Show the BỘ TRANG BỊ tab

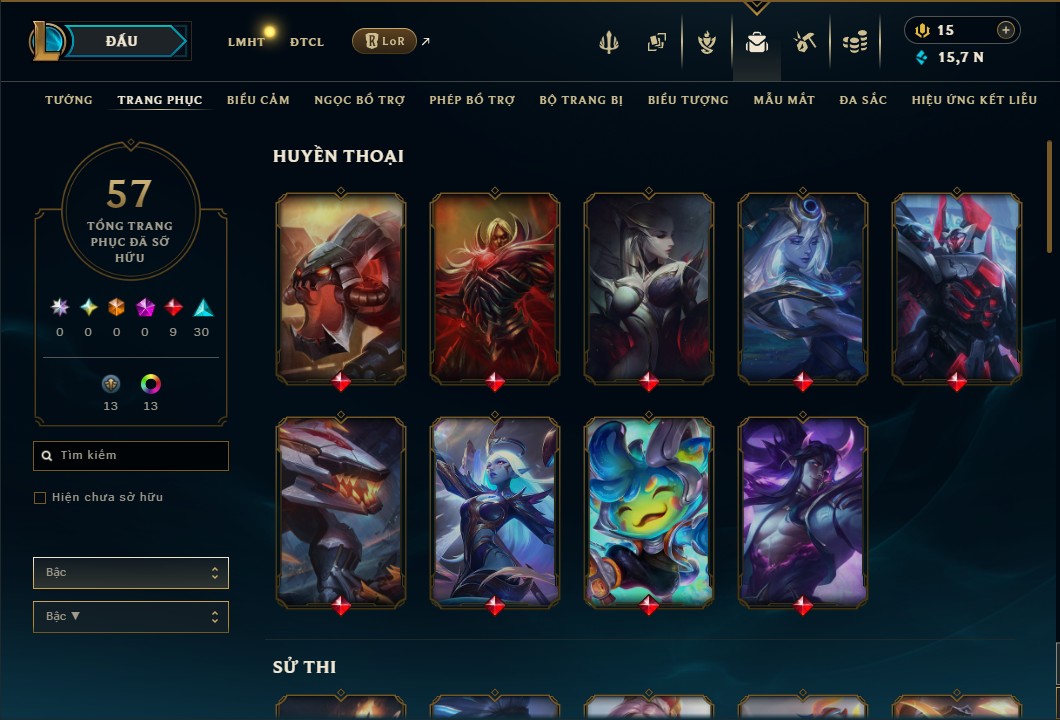[x=581, y=100]
